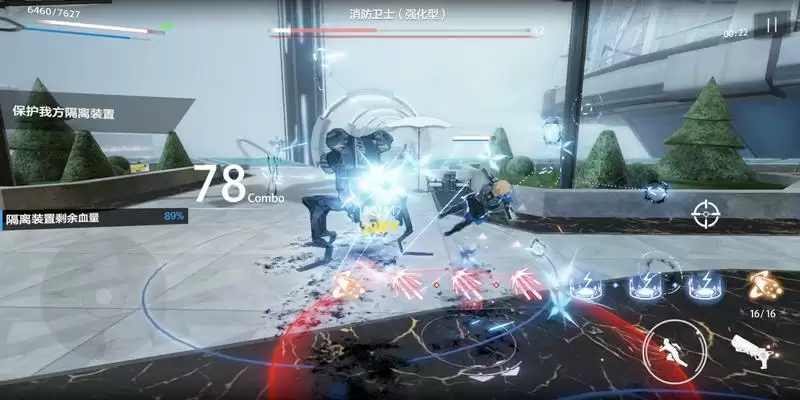Screen dimensions: 800x400
Task: Pause the battle with the pause button
Action: [x=771, y=26]
